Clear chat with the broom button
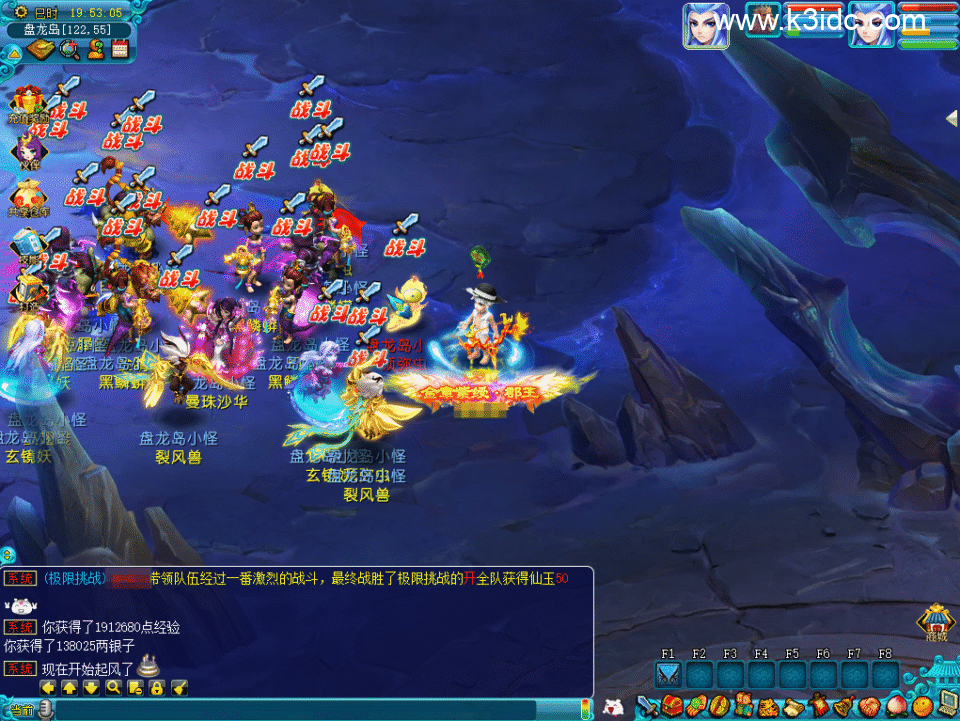960x721 pixels. click(179, 688)
